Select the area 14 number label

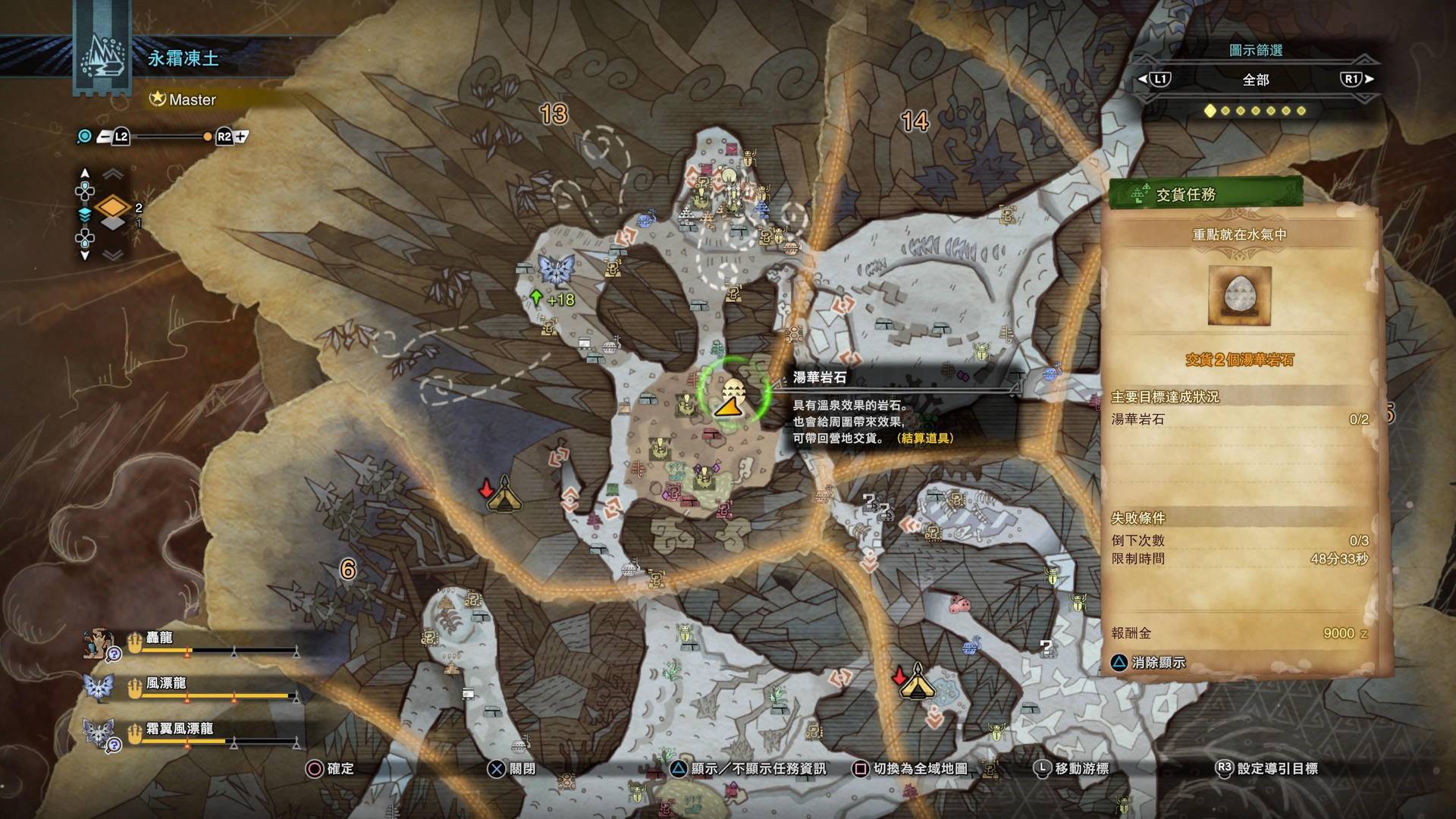click(x=915, y=121)
